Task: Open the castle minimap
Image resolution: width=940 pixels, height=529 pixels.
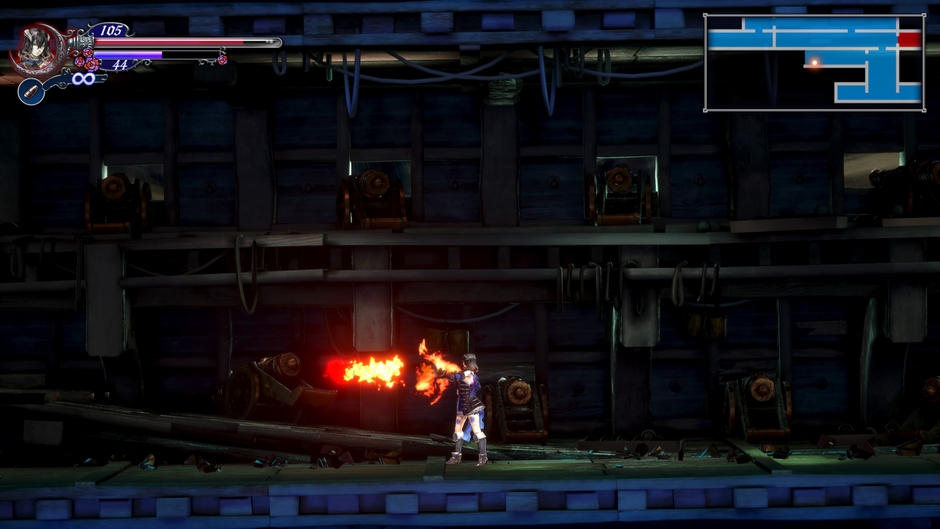Action: tap(814, 62)
